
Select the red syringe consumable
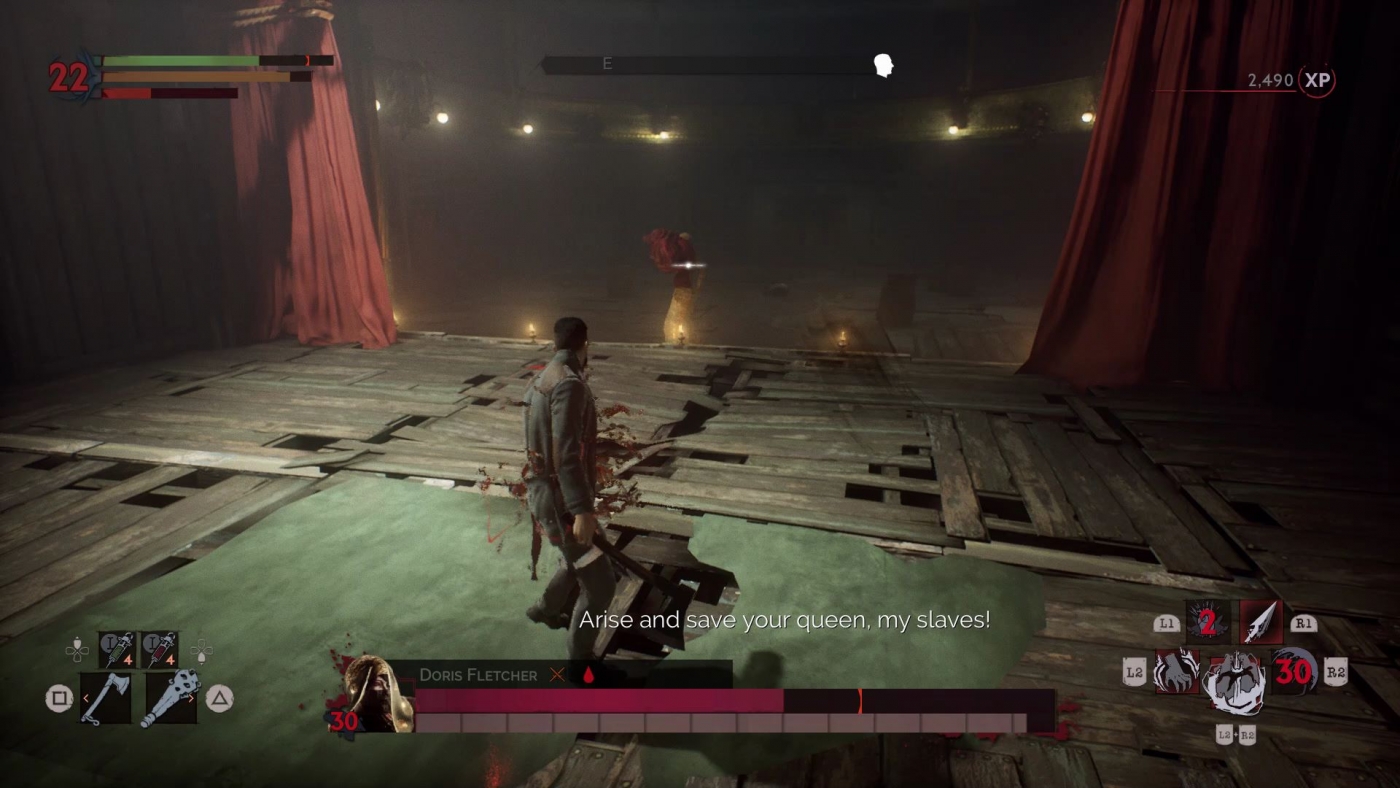pos(158,648)
